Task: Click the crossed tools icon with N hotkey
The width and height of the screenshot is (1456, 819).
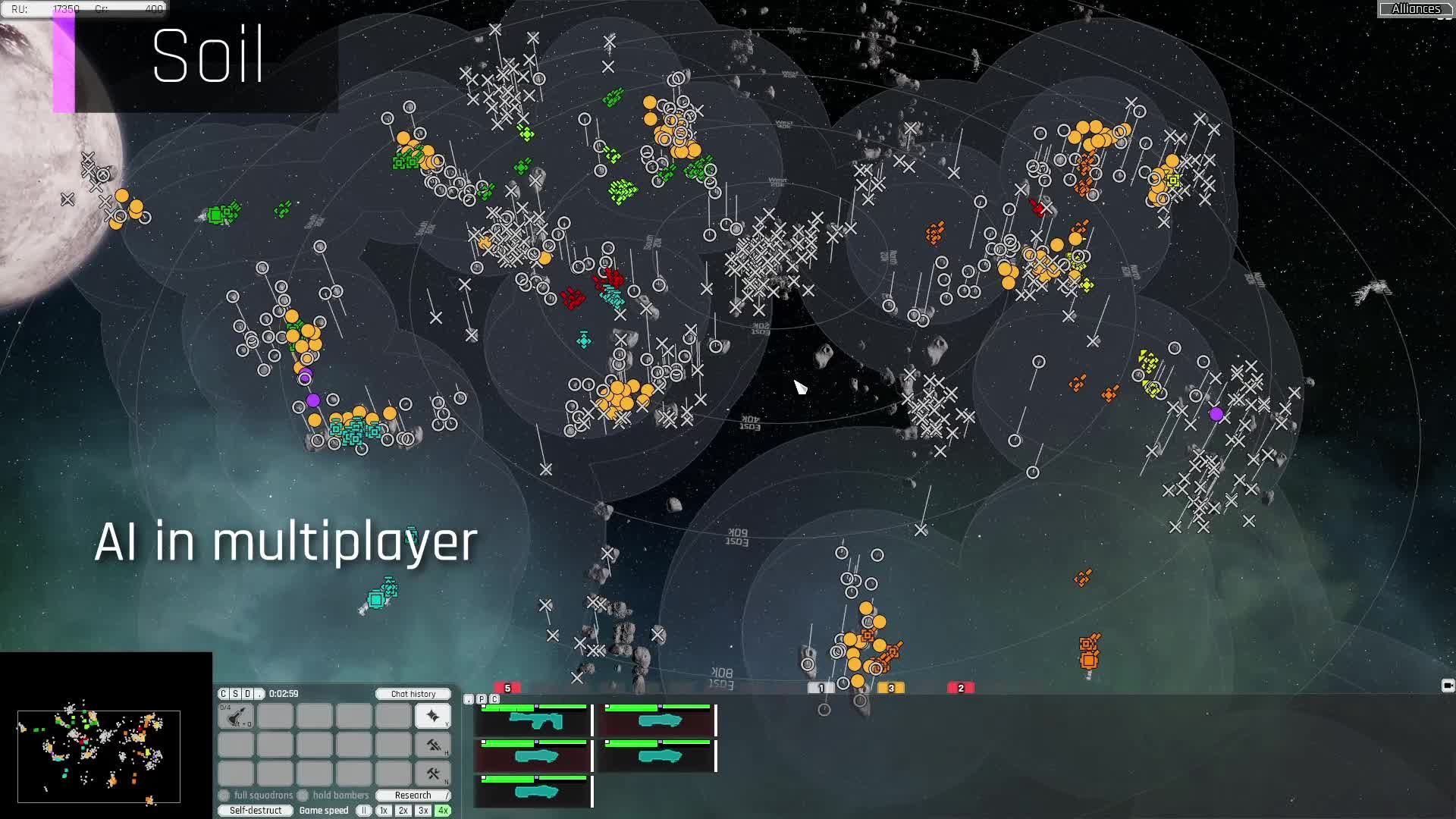Action: (x=433, y=774)
